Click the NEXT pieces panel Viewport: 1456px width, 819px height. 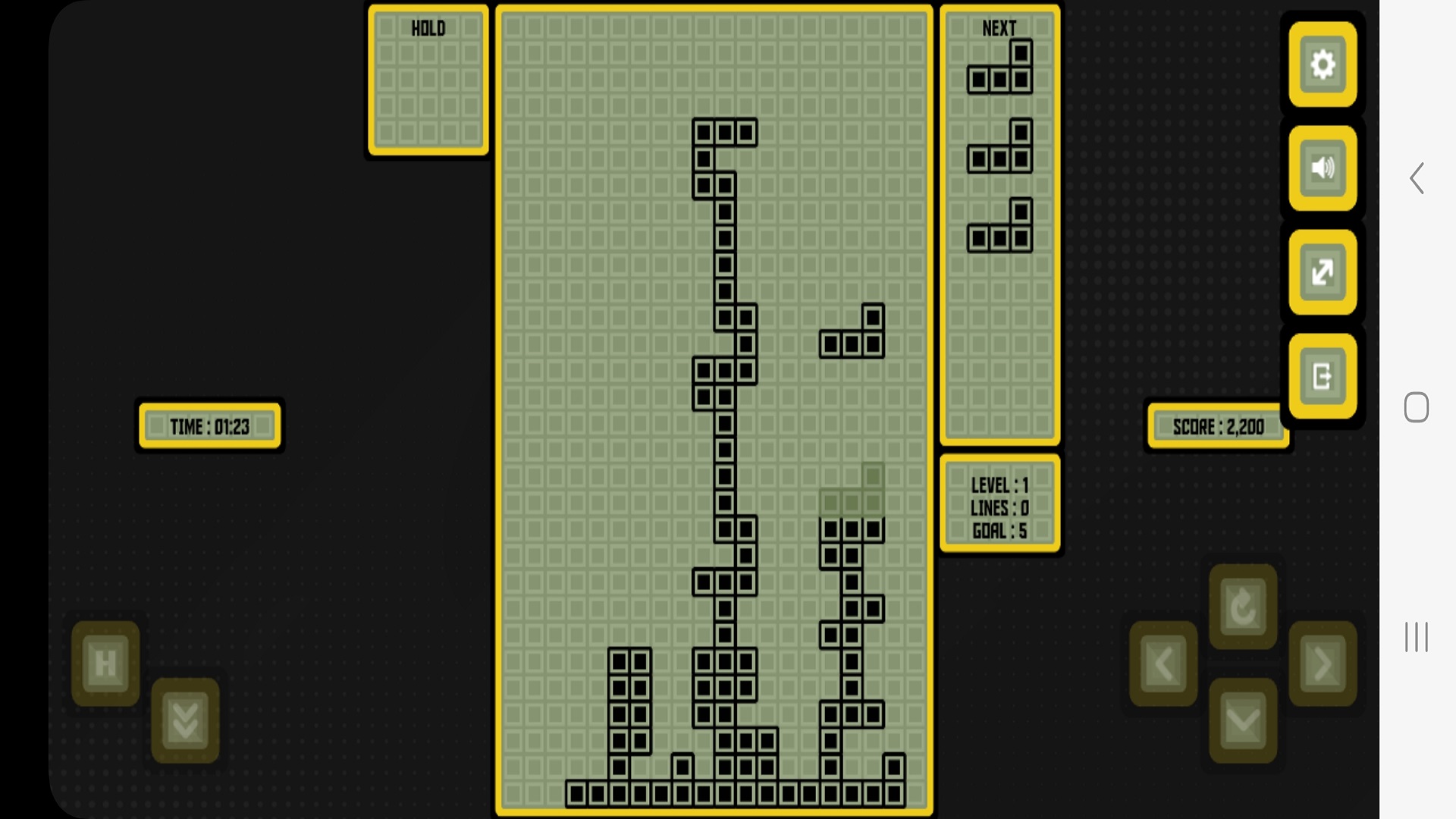pos(999,220)
